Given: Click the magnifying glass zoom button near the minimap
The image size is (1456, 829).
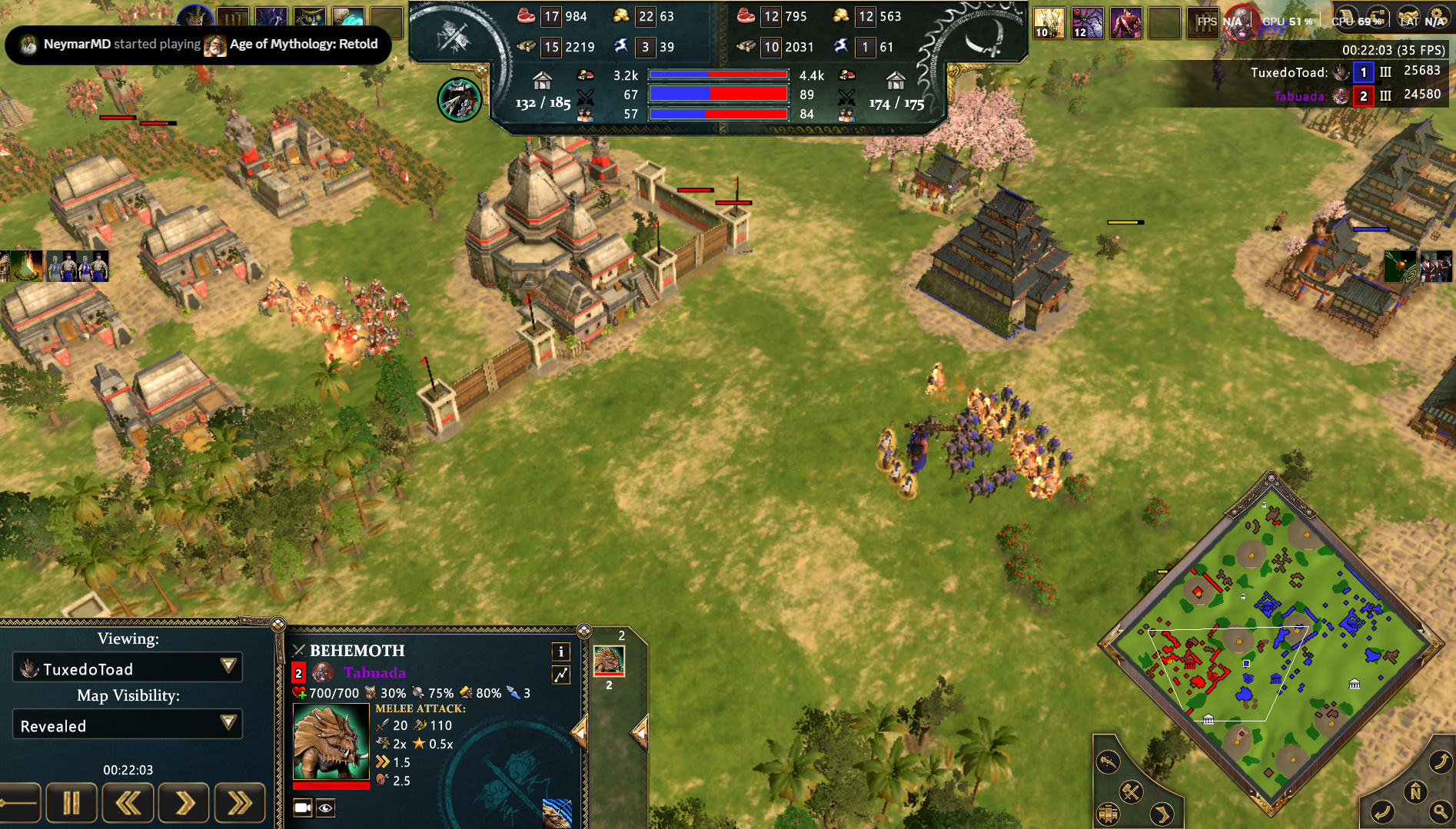Looking at the screenshot, I should 1441,811.
